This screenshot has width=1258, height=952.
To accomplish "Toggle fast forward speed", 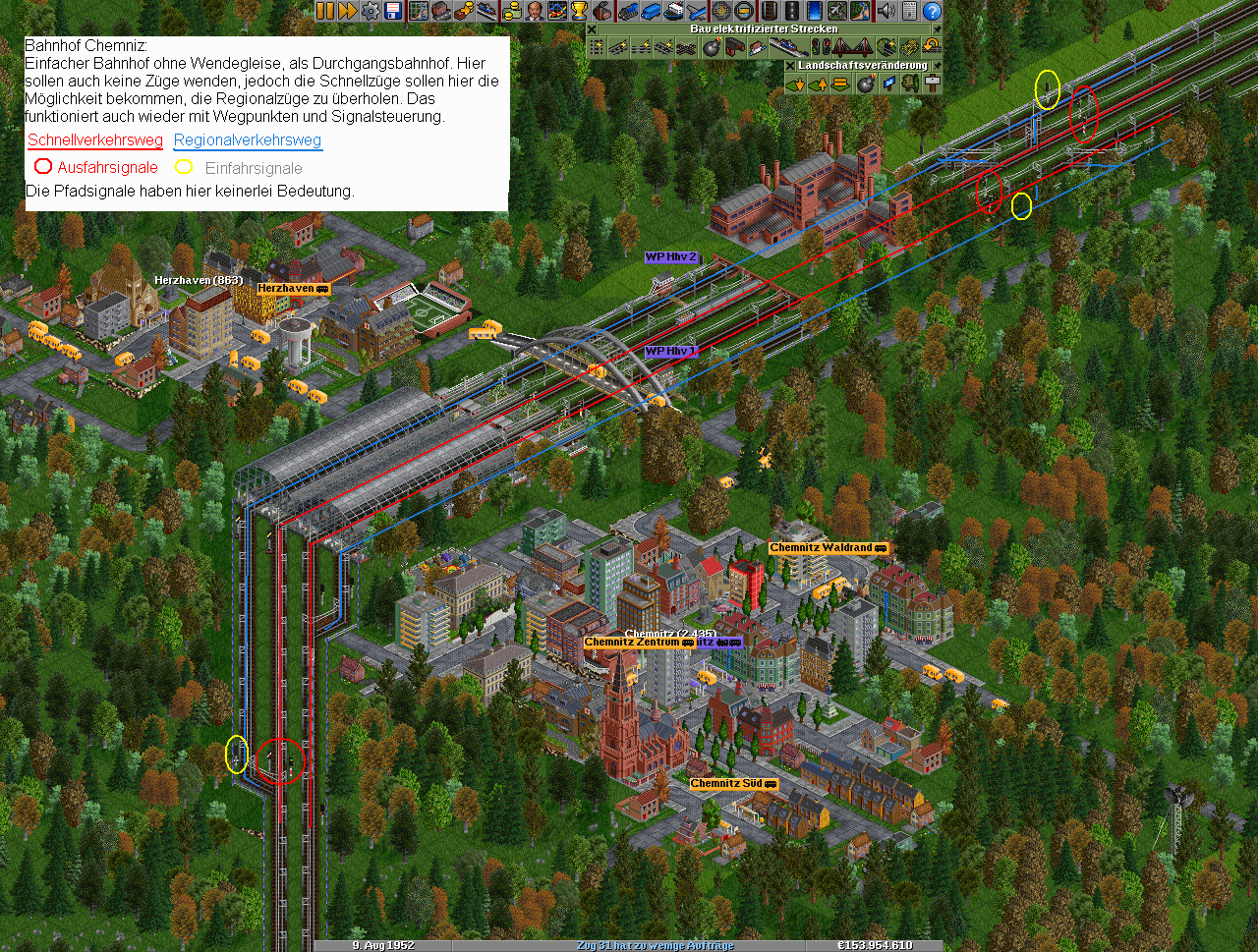I will 347,11.
